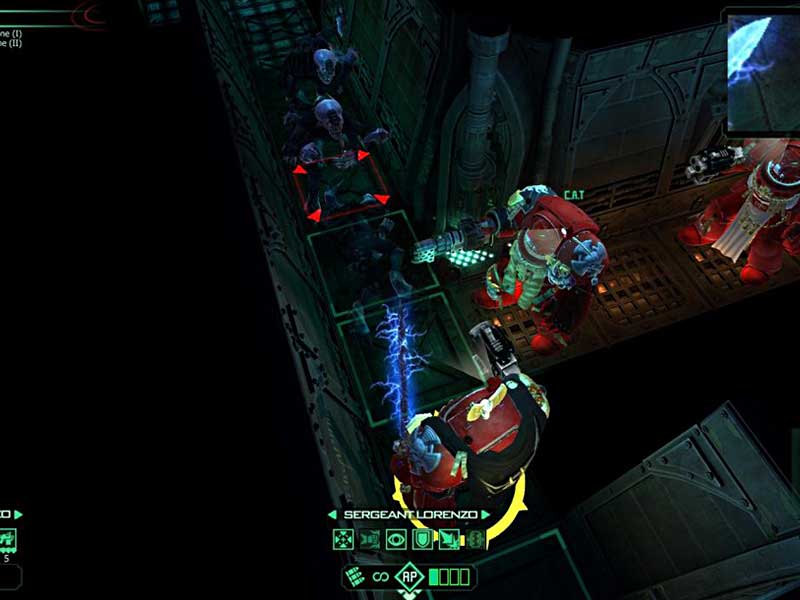Screen dimensions: 800x600
Task: Activate the shield guard action
Action: [x=421, y=540]
